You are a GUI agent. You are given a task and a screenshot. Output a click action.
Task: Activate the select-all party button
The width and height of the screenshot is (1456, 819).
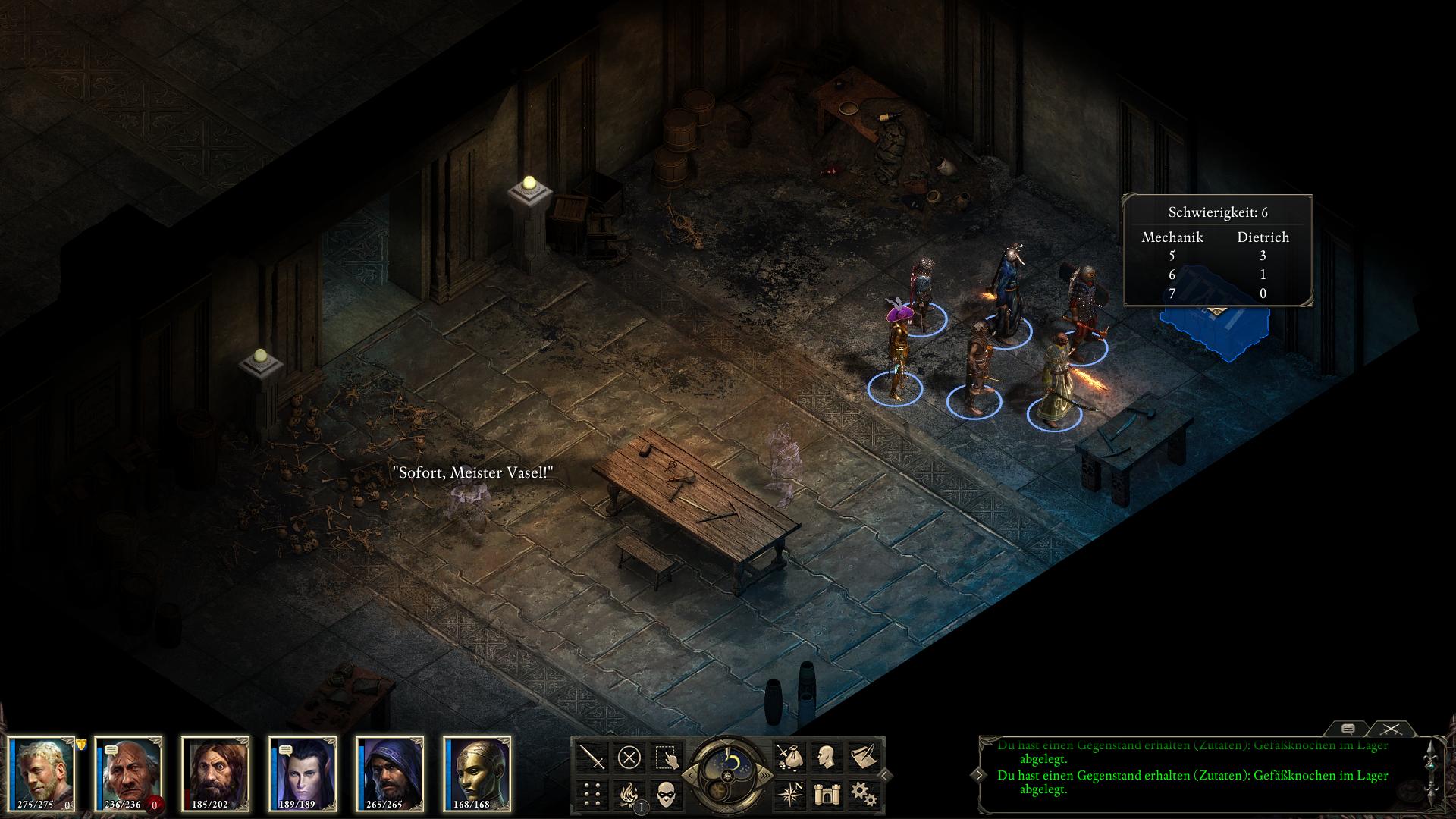click(667, 757)
